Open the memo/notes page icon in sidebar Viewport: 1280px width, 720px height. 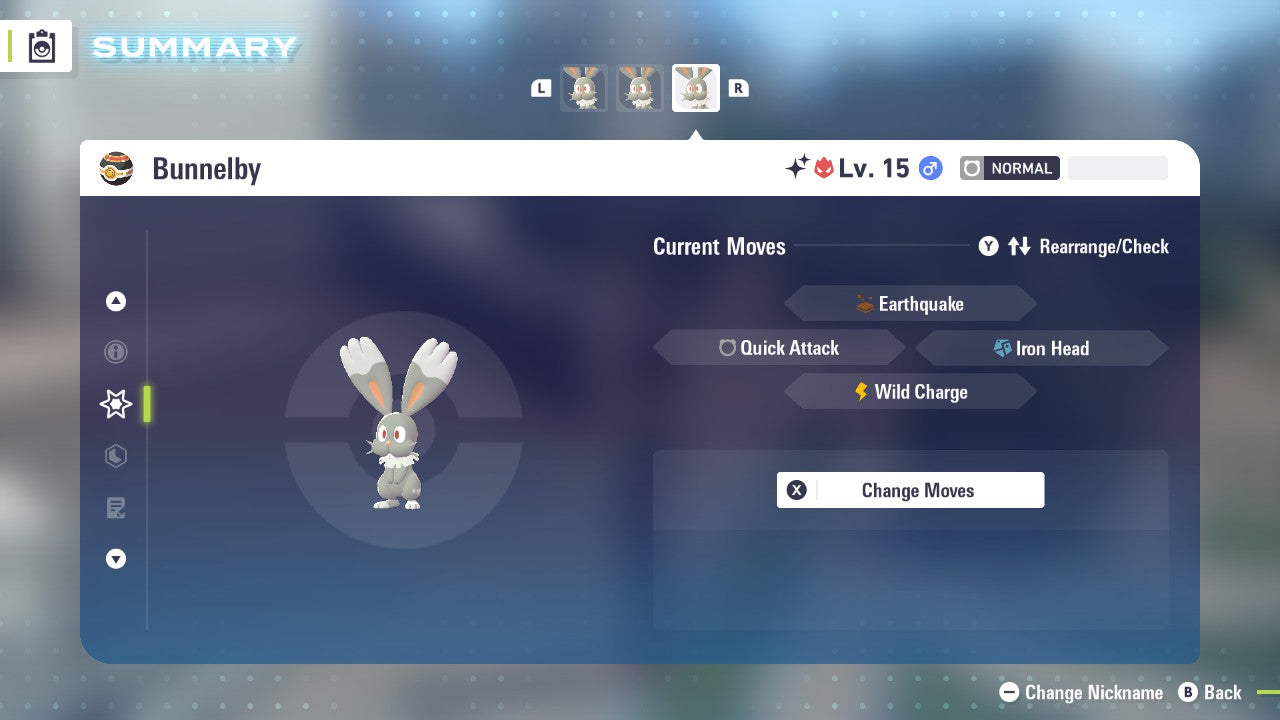click(x=115, y=508)
